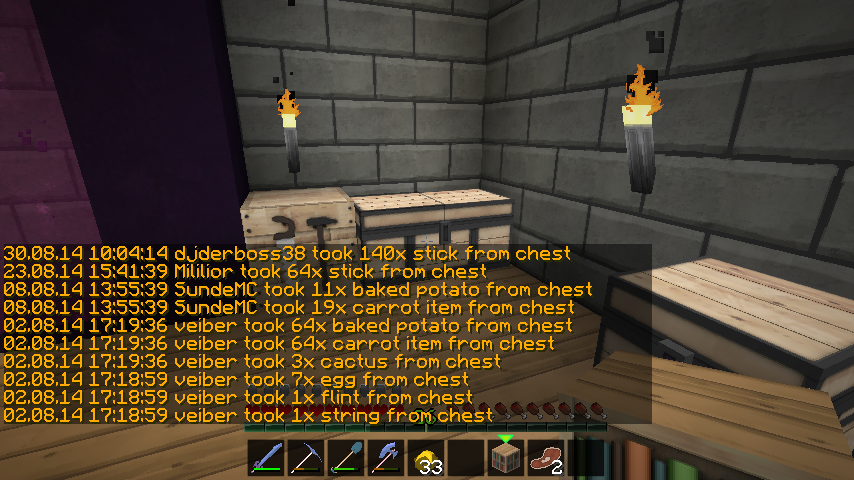
Task: Equip the axe from the hotbar
Action: [x=385, y=459]
